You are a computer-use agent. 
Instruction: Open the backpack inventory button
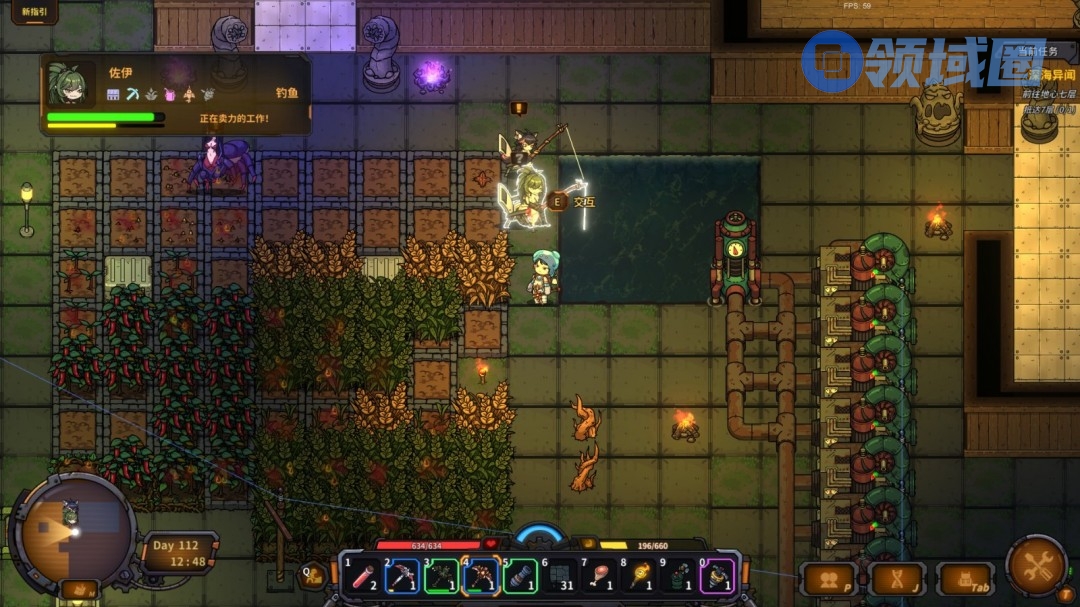(964, 579)
